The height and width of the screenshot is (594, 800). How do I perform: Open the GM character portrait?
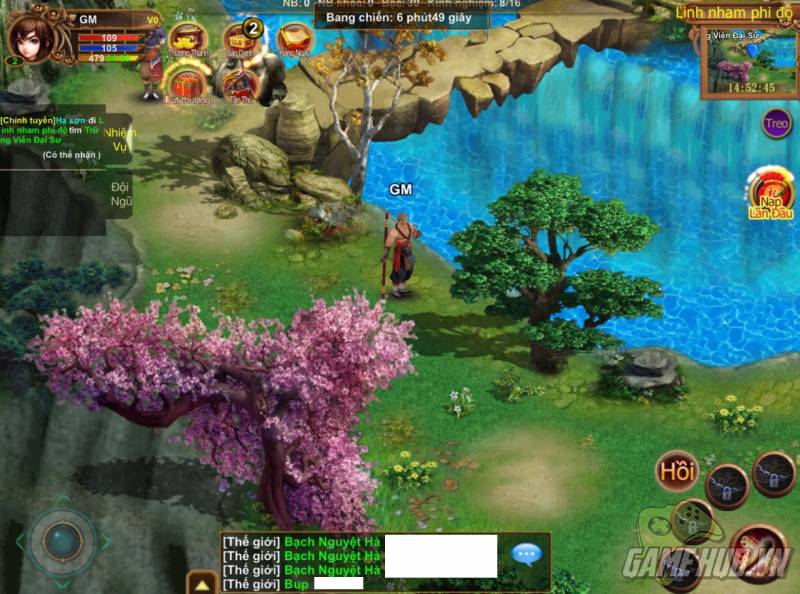click(33, 37)
